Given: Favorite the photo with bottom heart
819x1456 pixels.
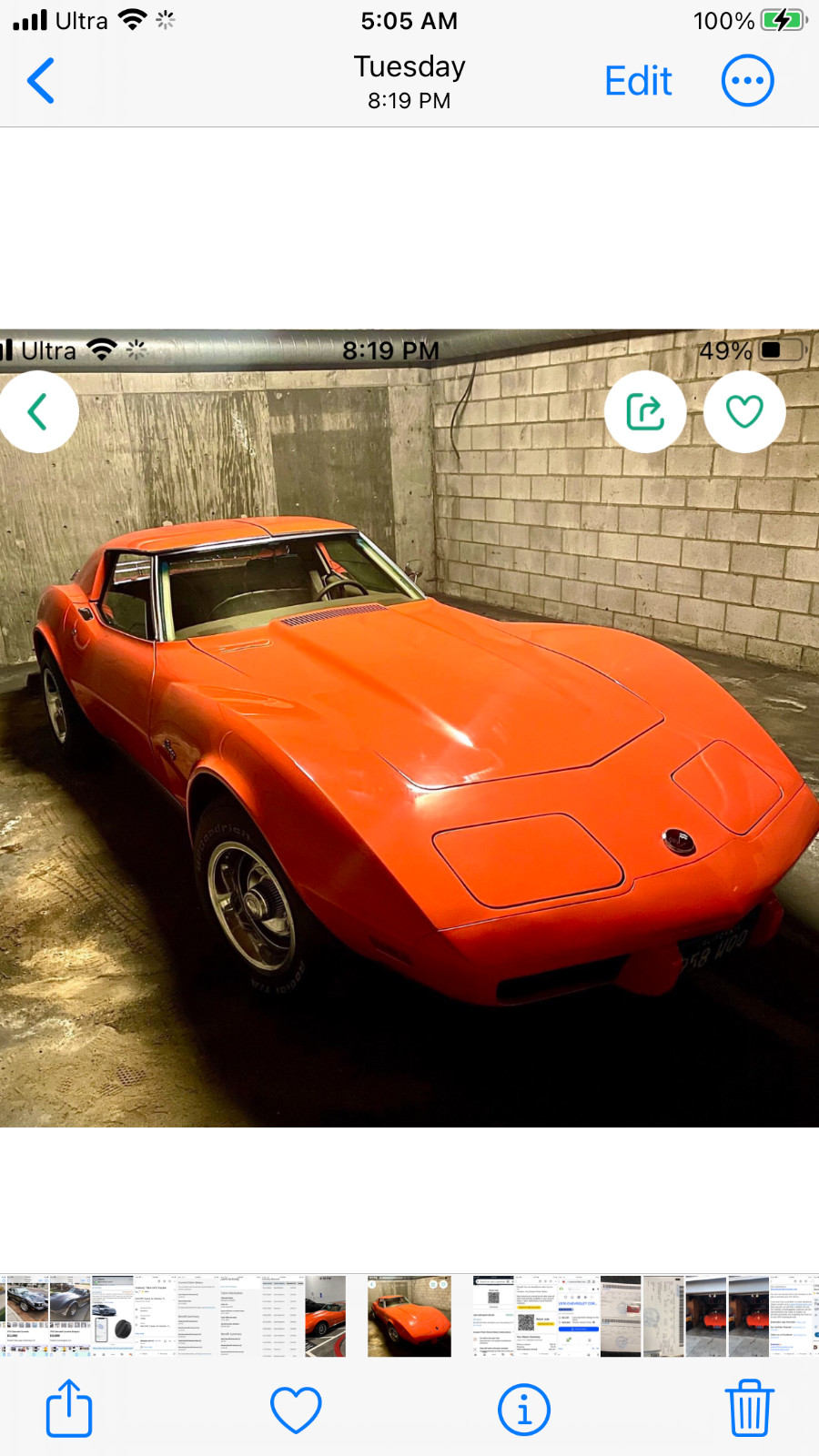Looking at the screenshot, I should [296, 1409].
